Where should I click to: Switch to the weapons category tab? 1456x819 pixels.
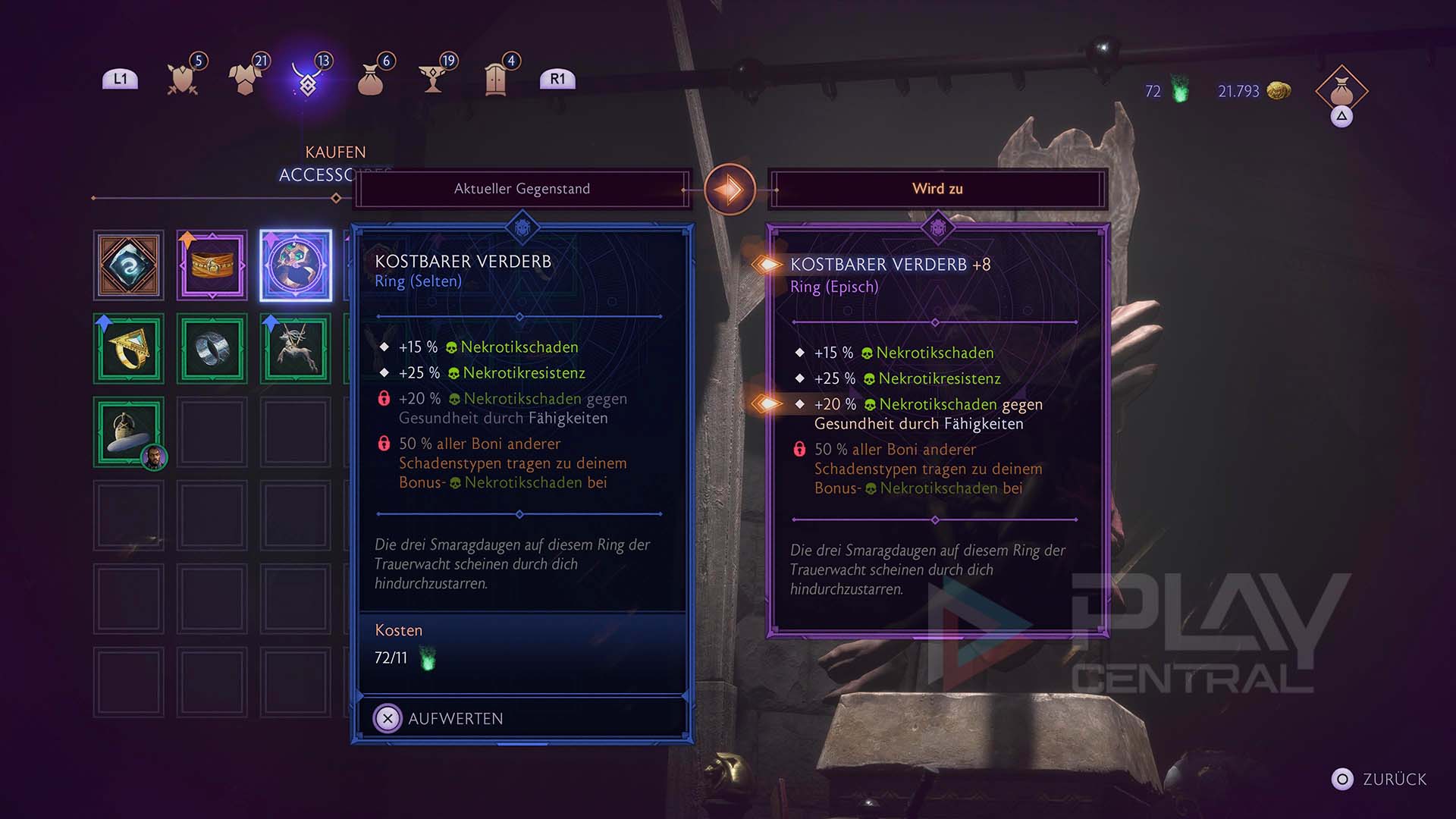pyautogui.click(x=183, y=79)
